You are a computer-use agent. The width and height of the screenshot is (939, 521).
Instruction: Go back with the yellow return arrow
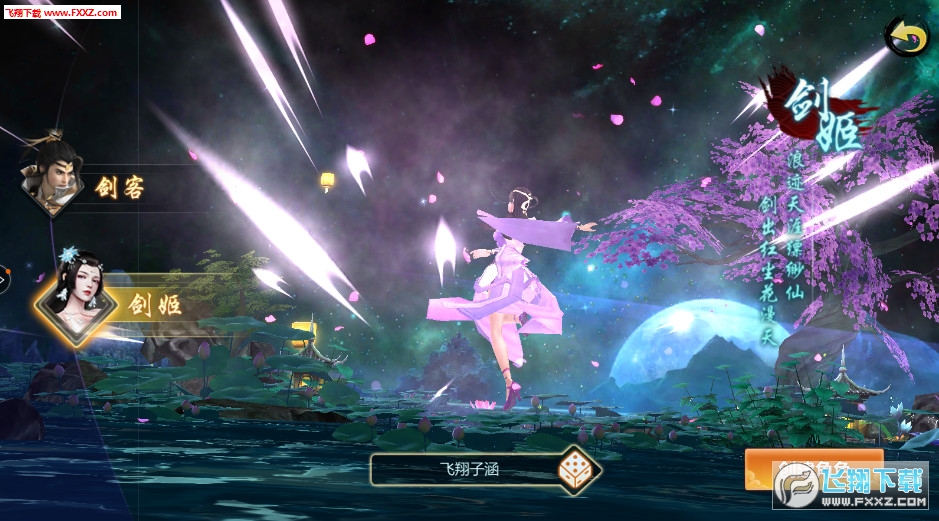[906, 37]
